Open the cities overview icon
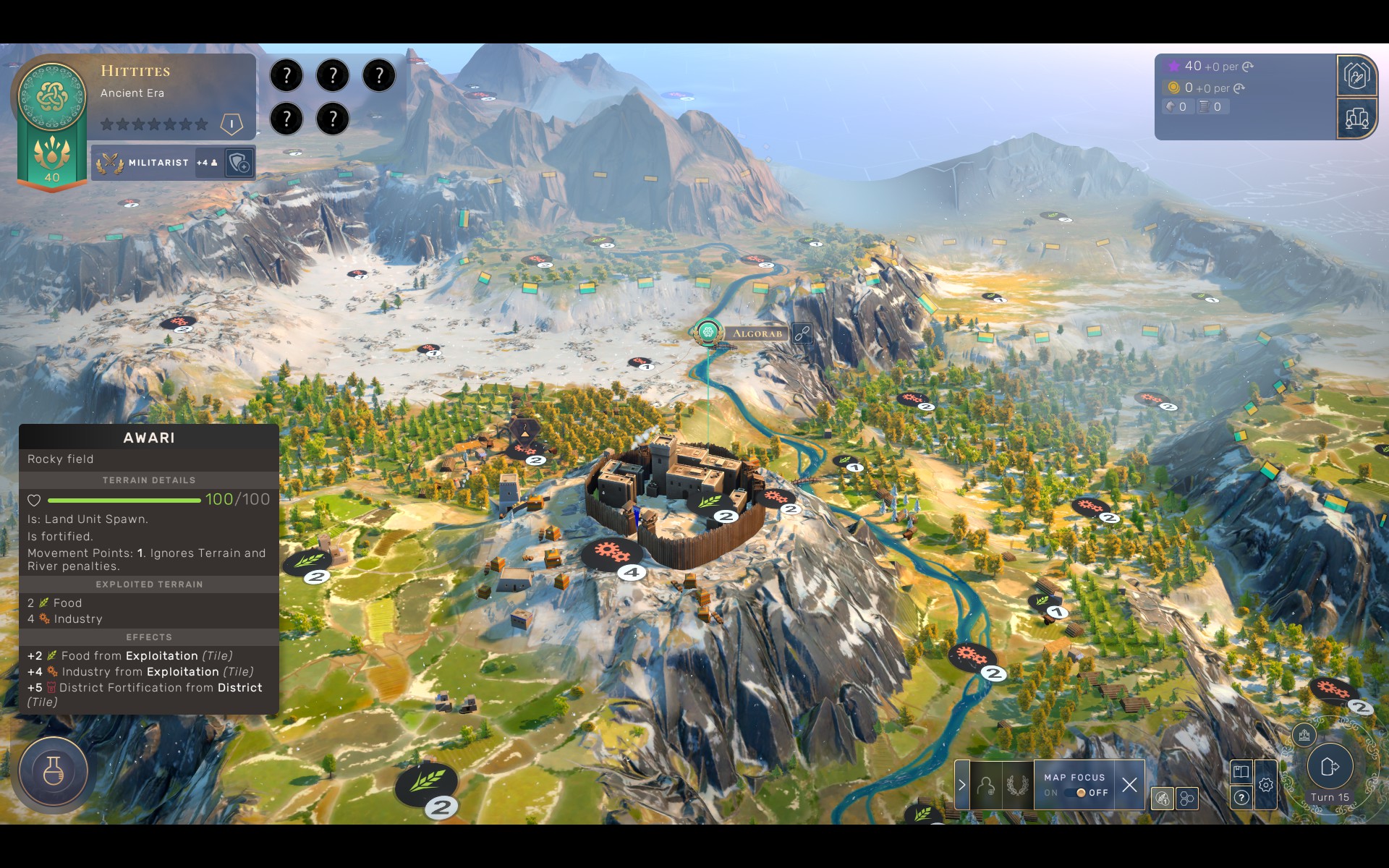This screenshot has height=868, width=1389. coord(1356,118)
